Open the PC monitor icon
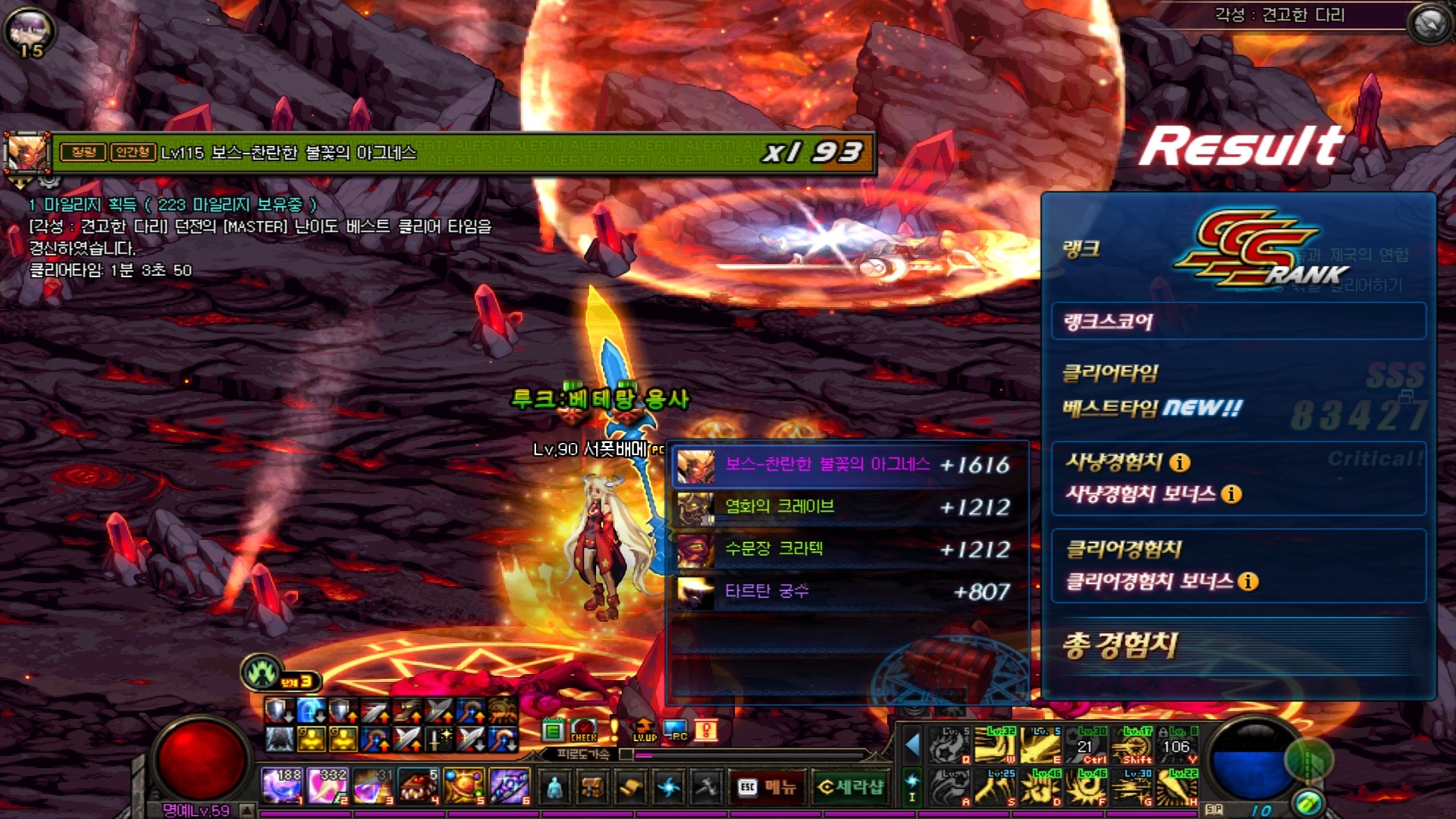Screen dimensions: 1456x819 [675, 730]
